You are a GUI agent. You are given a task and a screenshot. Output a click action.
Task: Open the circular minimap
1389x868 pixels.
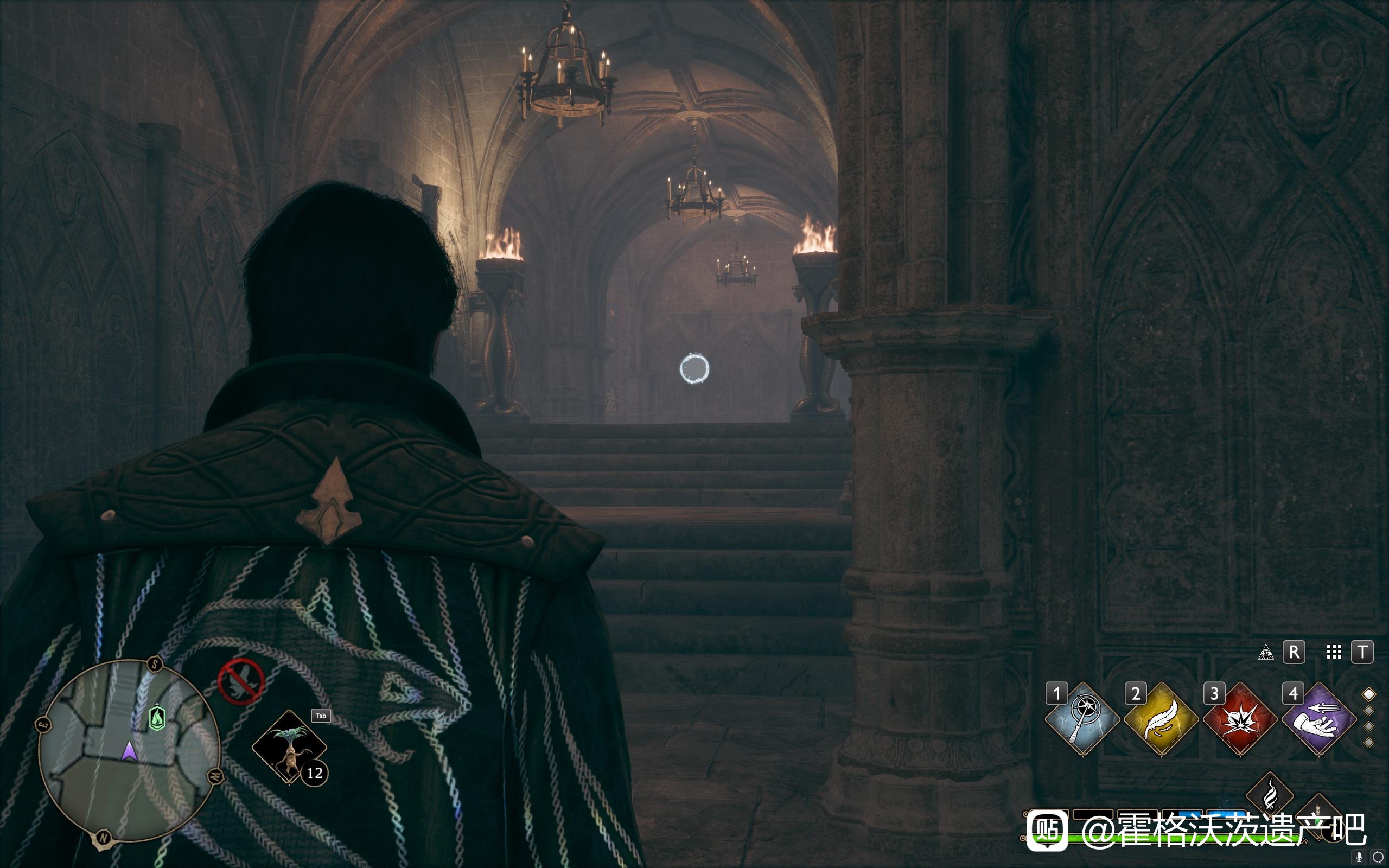pyautogui.click(x=129, y=752)
